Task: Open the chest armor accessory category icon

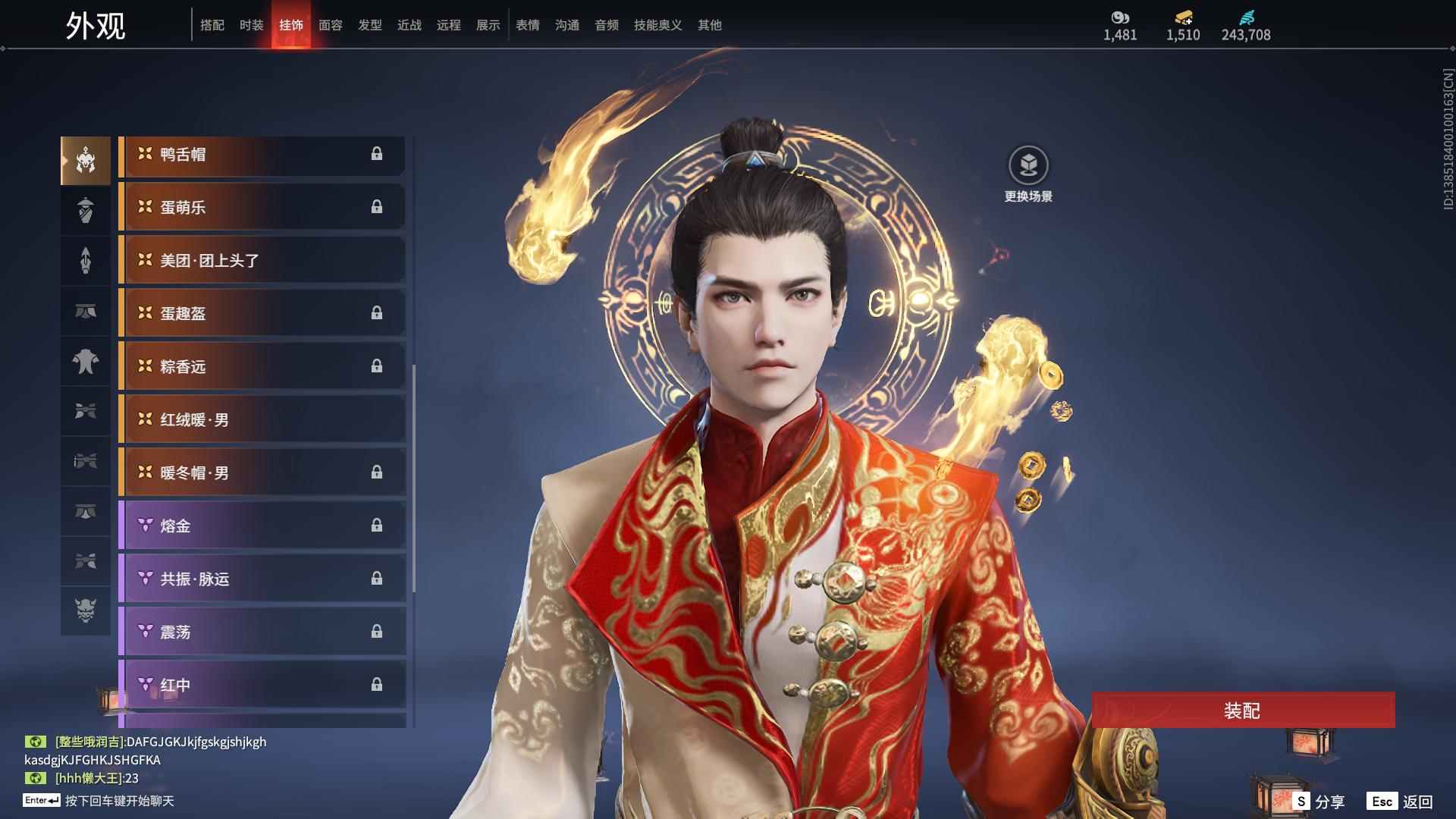Action: pos(86,362)
